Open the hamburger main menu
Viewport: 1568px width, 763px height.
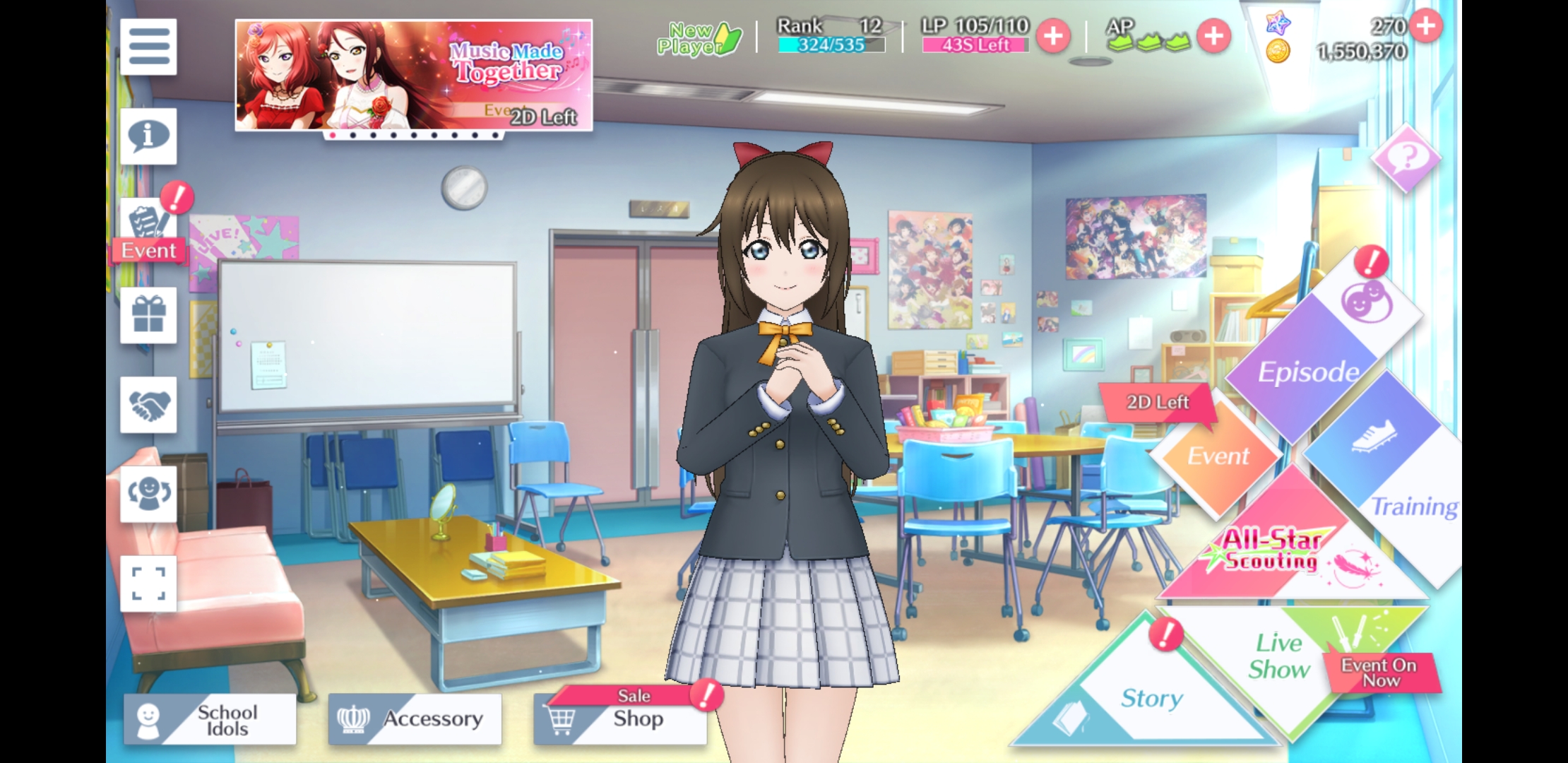(148, 47)
